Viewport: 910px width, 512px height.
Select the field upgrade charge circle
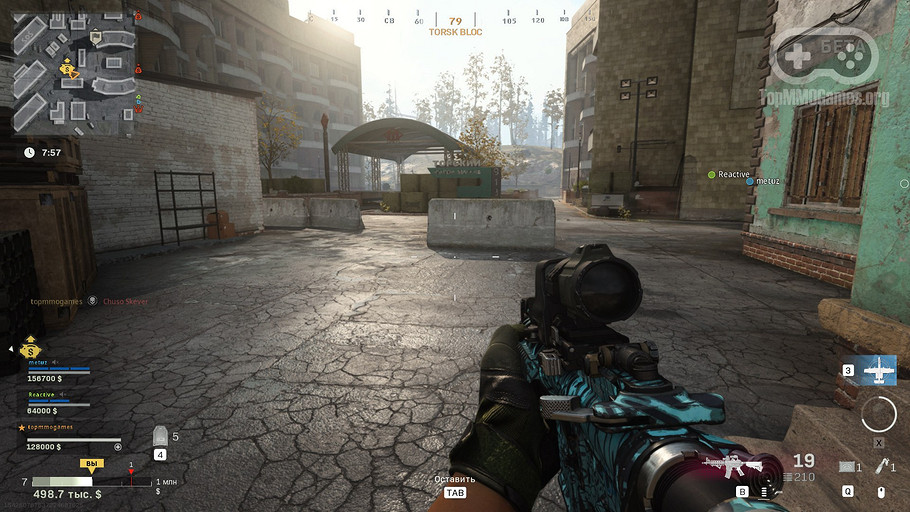point(879,413)
